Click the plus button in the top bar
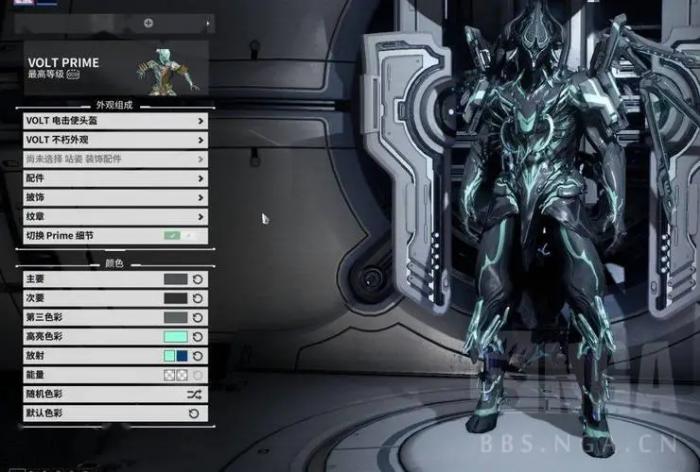Image resolution: width=700 pixels, height=472 pixels. point(148,22)
